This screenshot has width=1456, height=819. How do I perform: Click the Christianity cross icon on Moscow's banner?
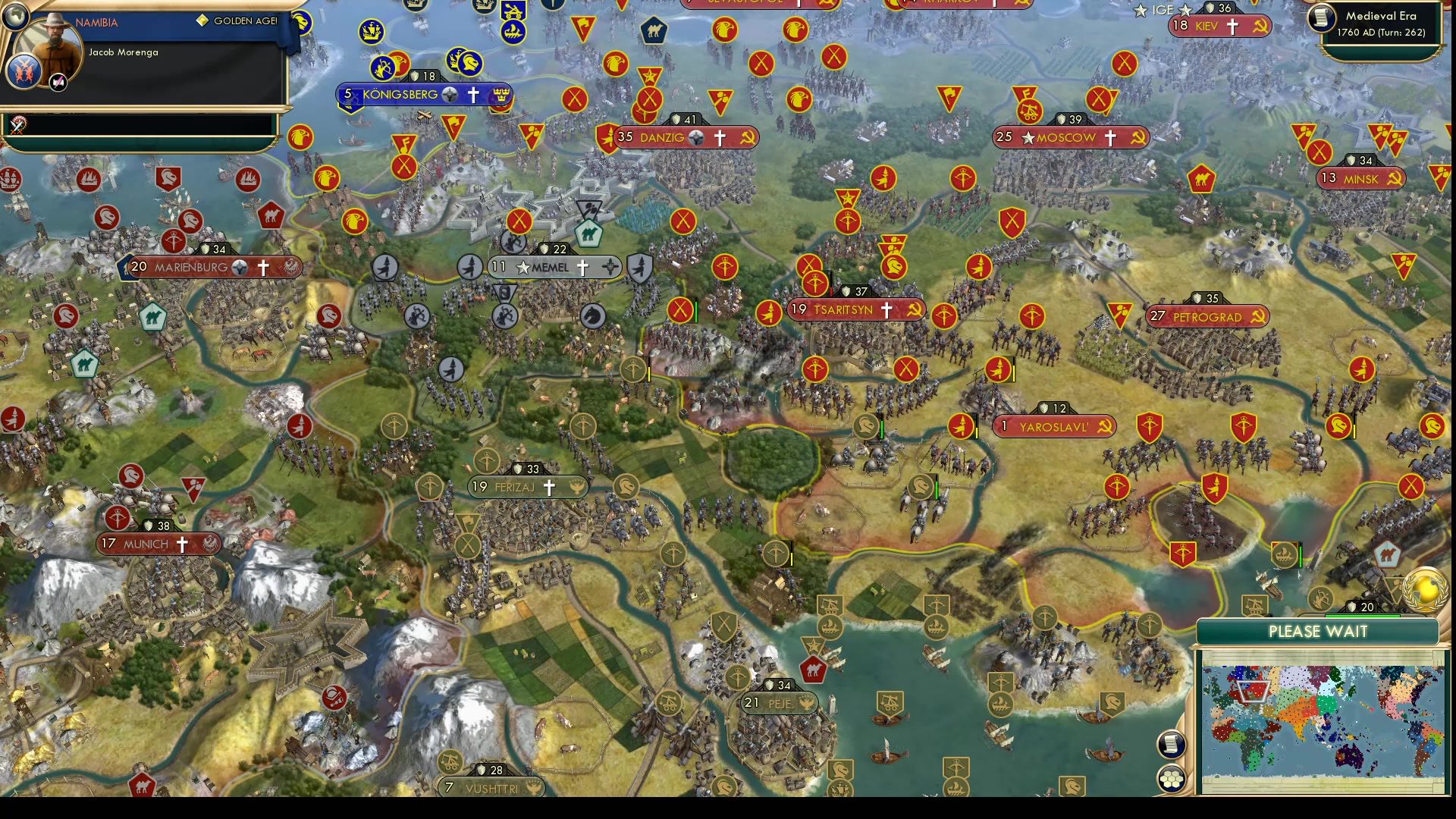(x=1109, y=137)
